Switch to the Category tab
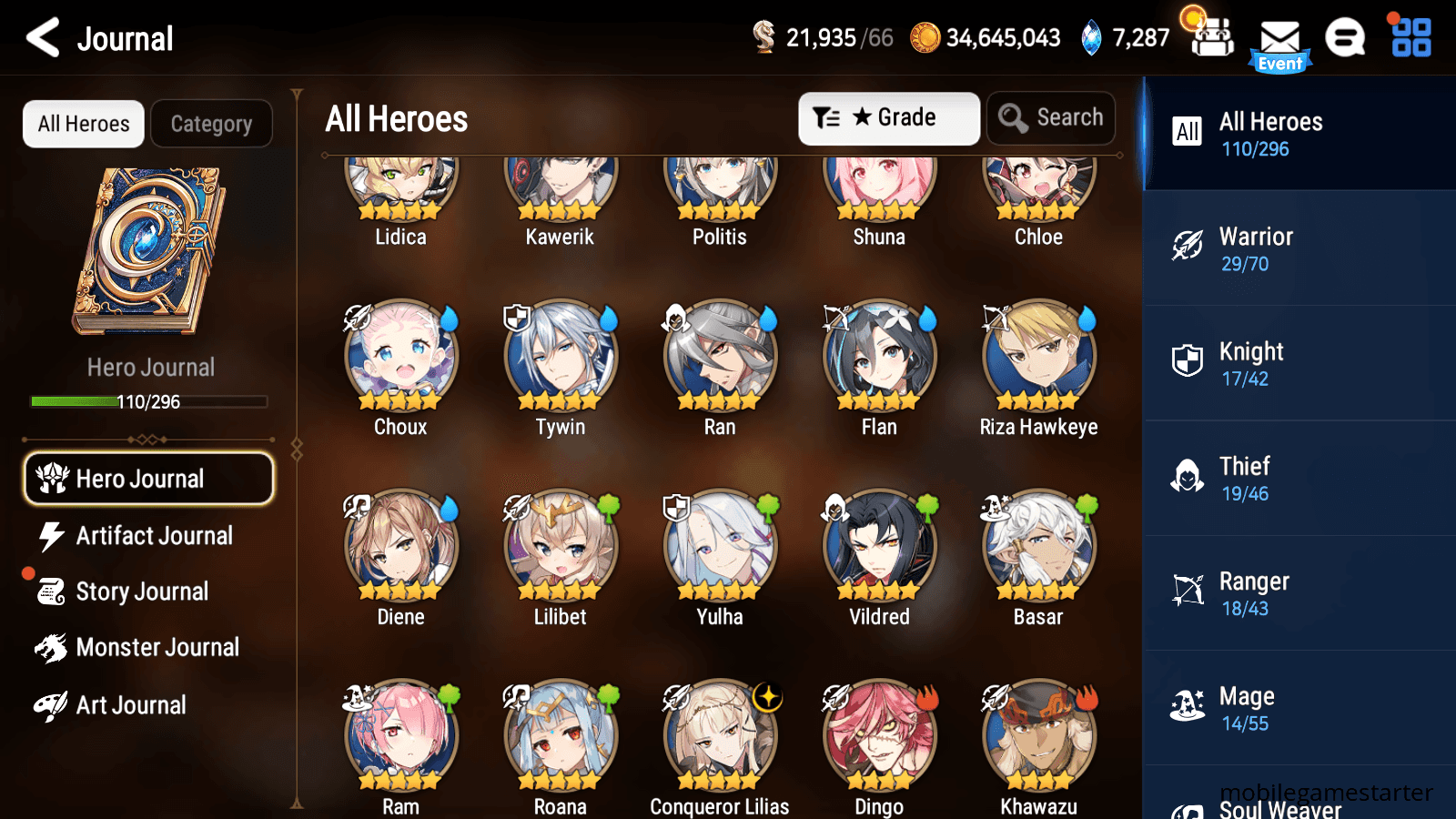Image resolution: width=1456 pixels, height=819 pixels. click(x=211, y=124)
